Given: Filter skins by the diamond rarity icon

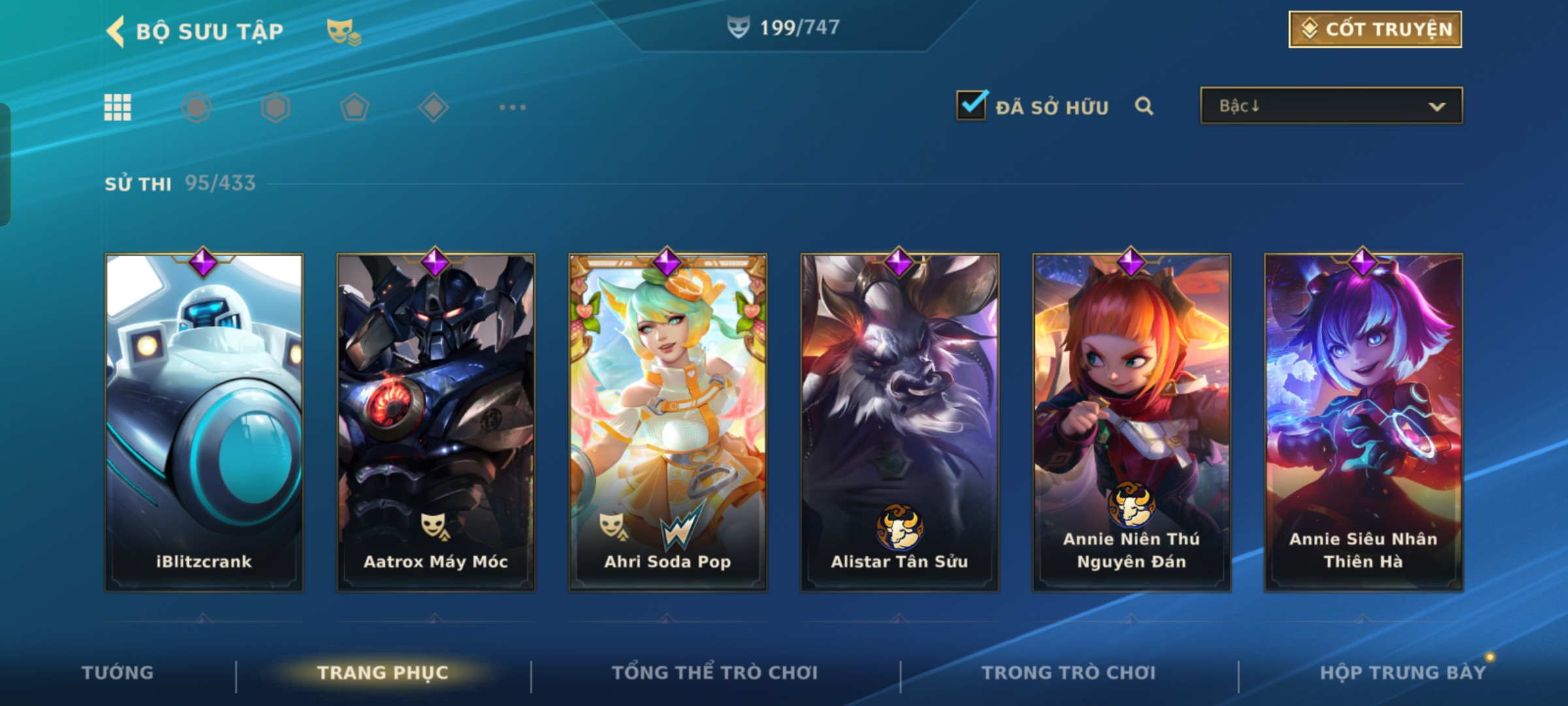Looking at the screenshot, I should (x=433, y=107).
